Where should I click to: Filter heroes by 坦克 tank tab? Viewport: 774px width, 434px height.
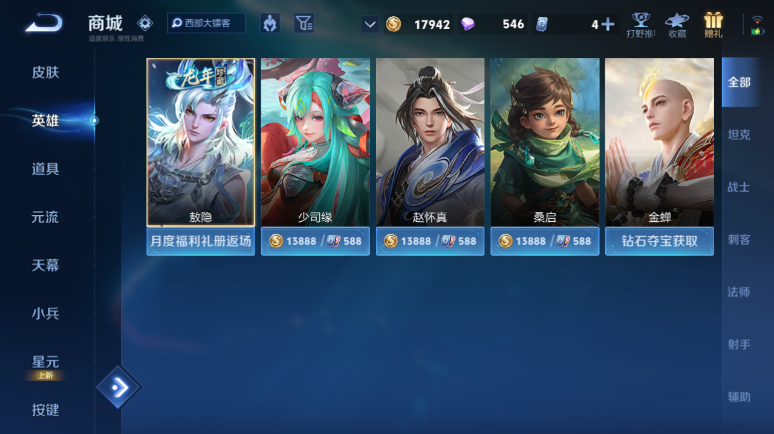tap(739, 134)
